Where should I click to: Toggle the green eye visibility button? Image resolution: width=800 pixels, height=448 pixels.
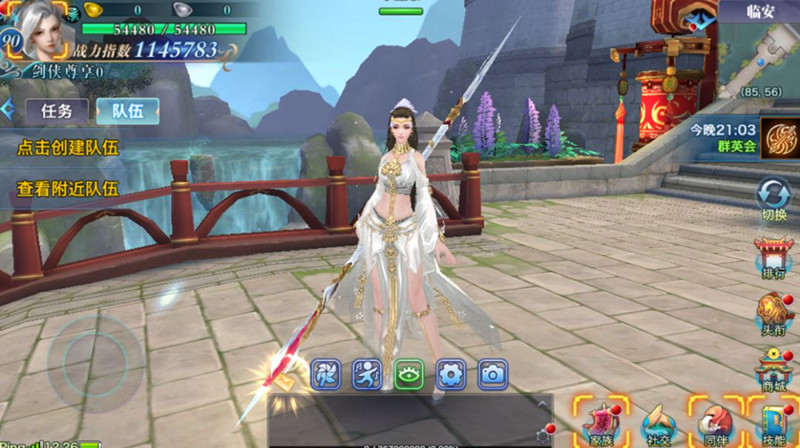(x=409, y=374)
